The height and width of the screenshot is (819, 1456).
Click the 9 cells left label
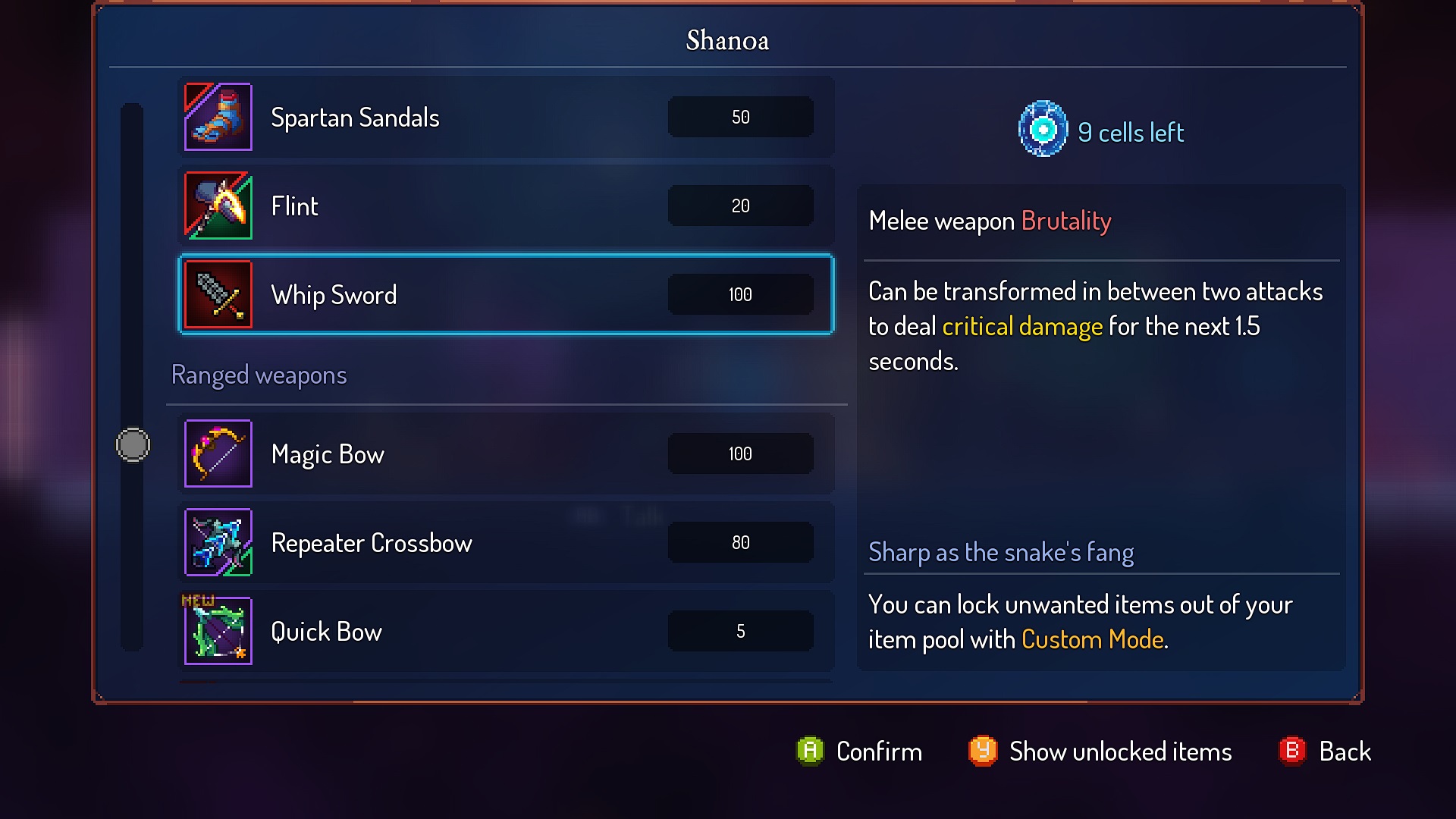point(1131,131)
